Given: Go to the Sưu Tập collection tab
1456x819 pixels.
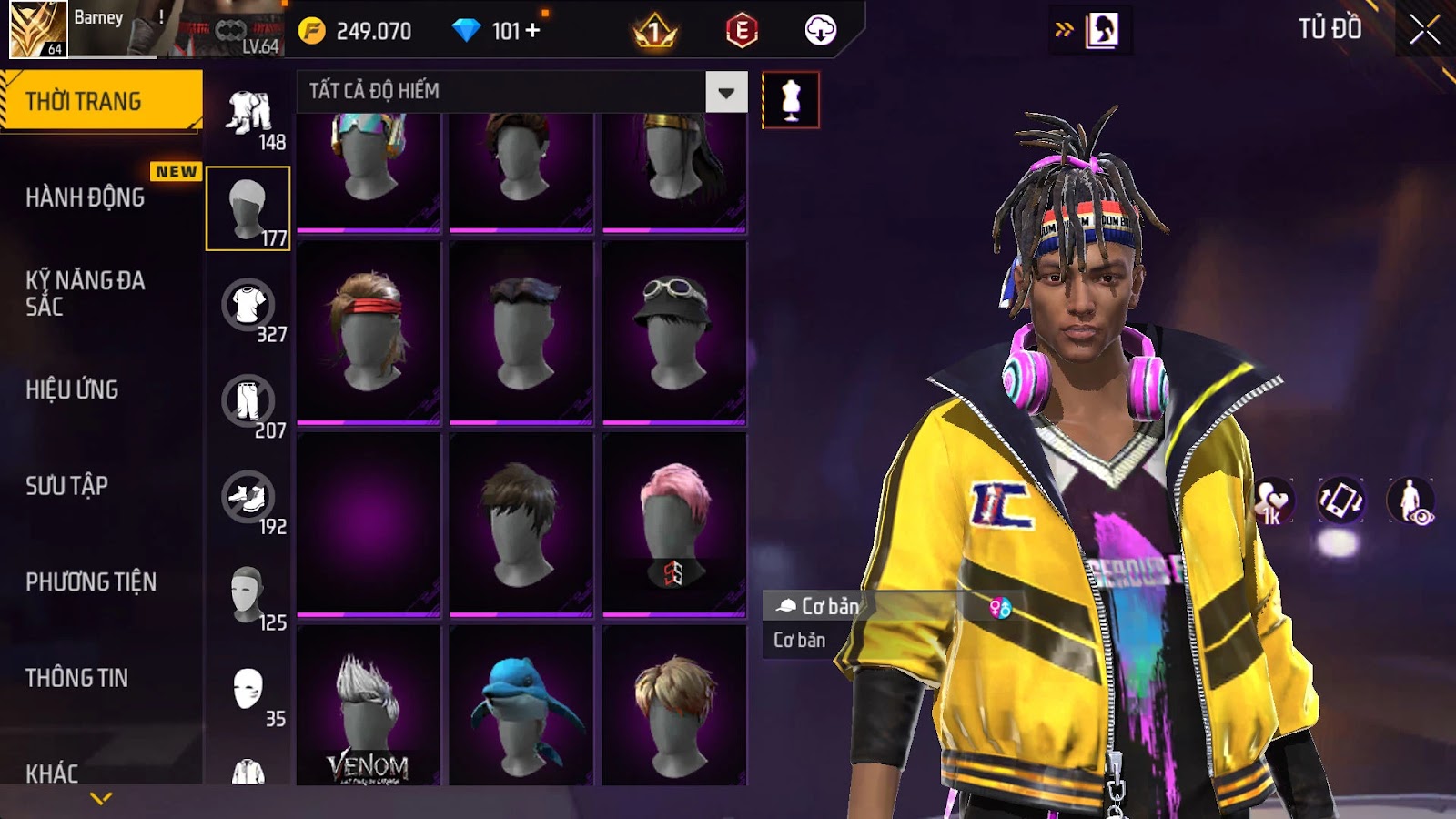Looking at the screenshot, I should click(67, 486).
